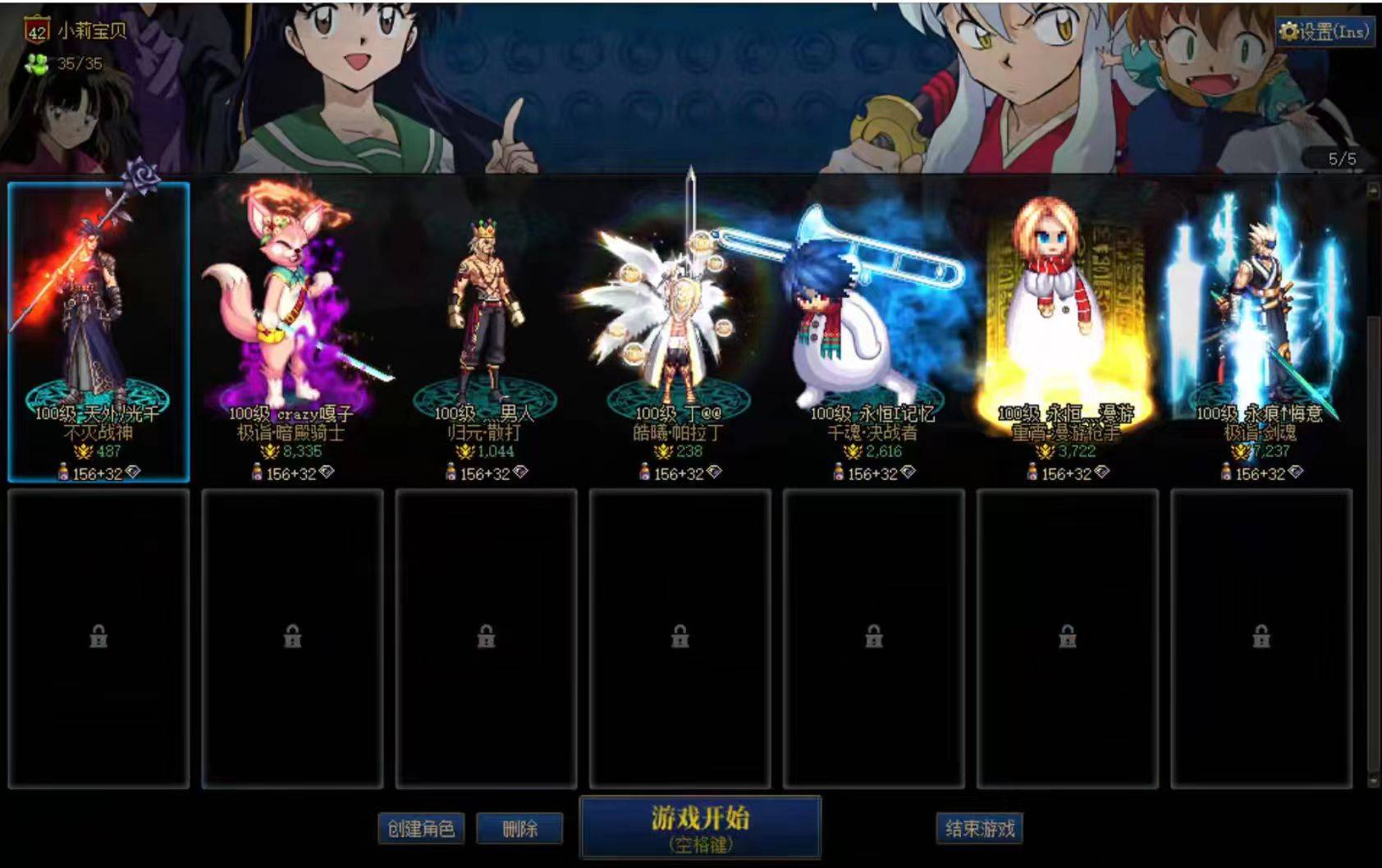The width and height of the screenshot is (1382, 868).
Task: Select the selected 不灭战神 character thumbnail
Action: [x=98, y=328]
